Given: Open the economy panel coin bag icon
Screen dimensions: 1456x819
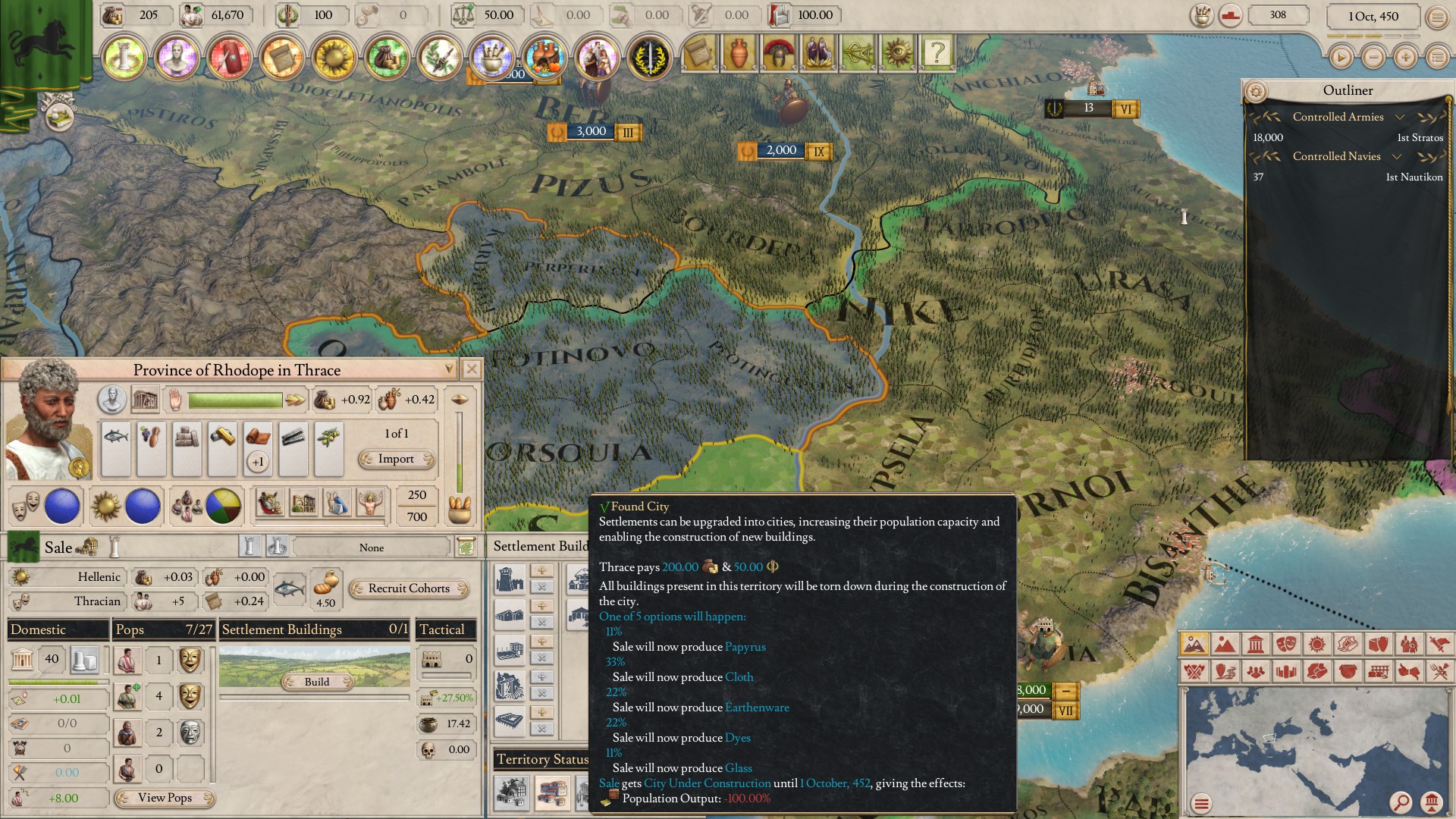Looking at the screenshot, I should tap(388, 55).
